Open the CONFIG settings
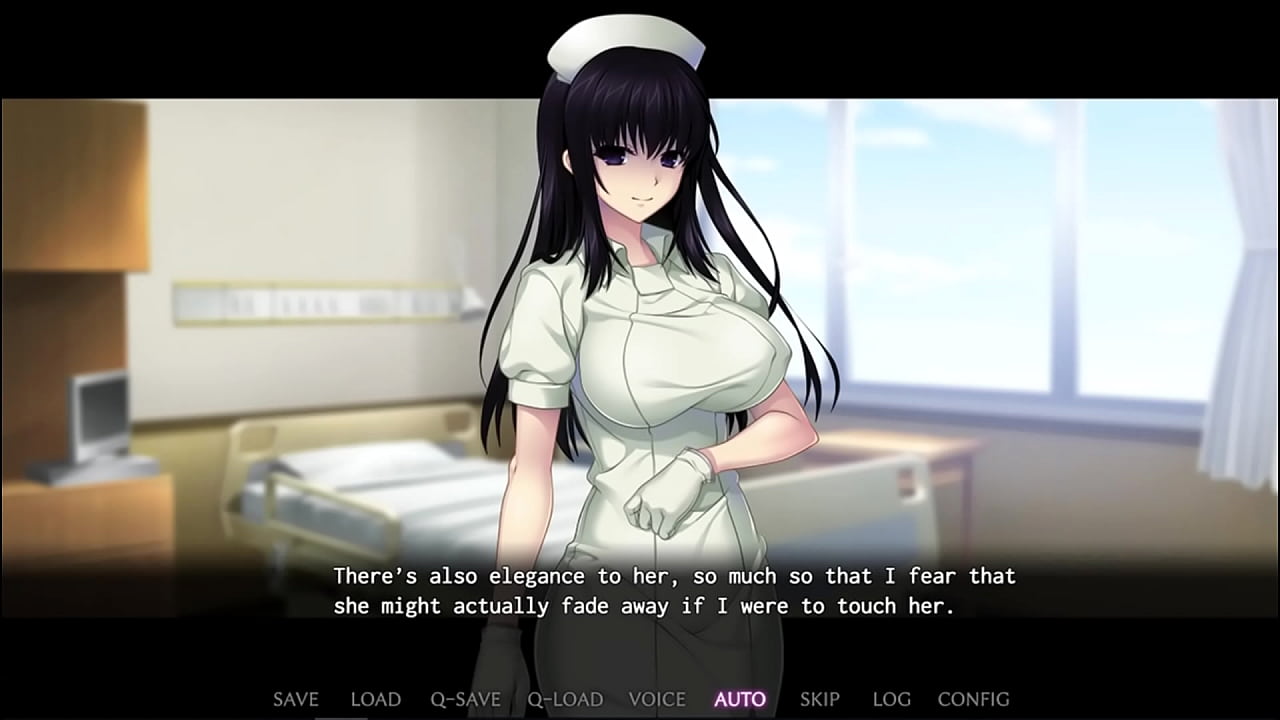1280x720 pixels. click(973, 699)
